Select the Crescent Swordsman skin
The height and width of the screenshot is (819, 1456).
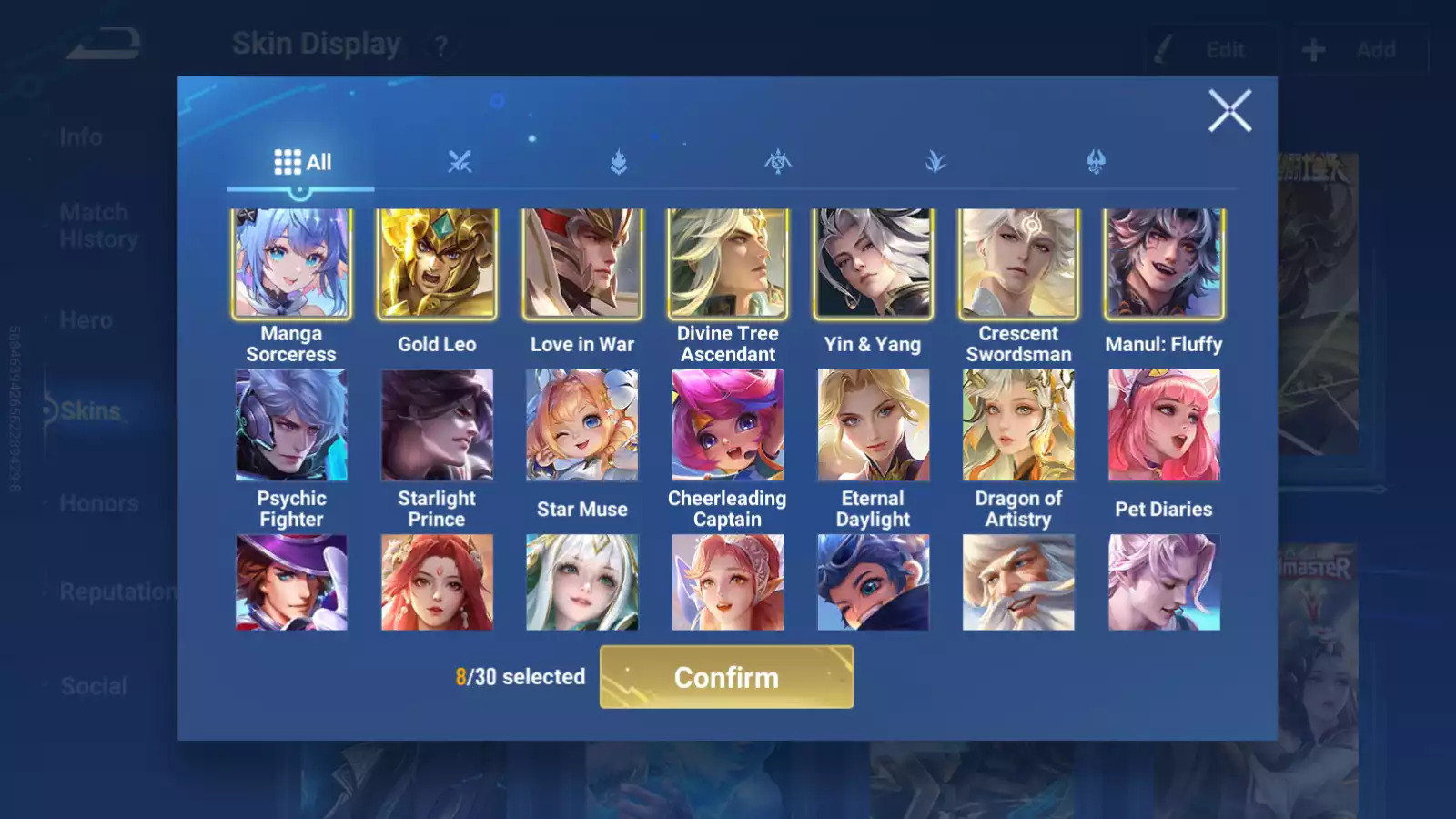tap(1018, 264)
